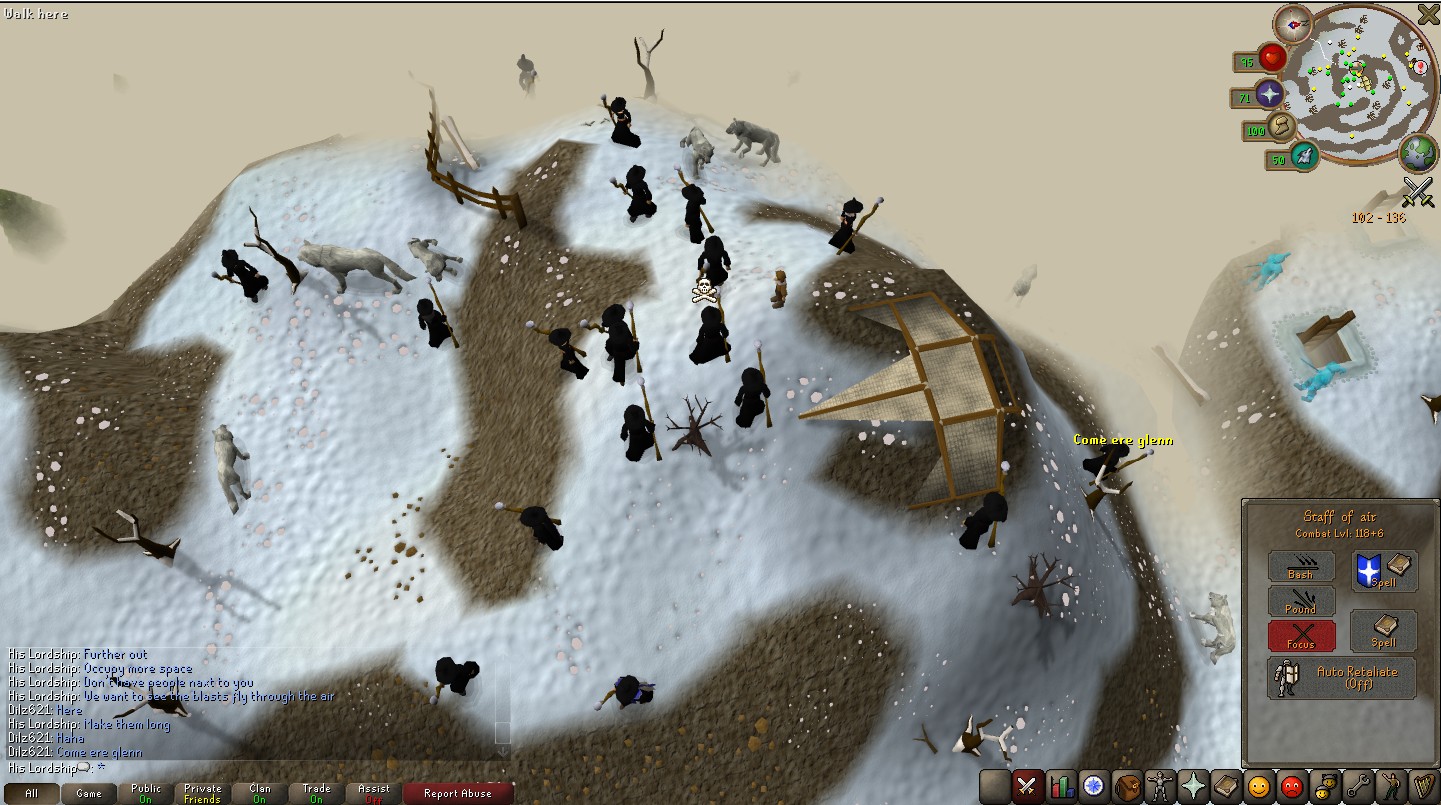Viewport: 1441px width, 805px height.
Task: Activate the prayer star orb
Action: click(x=1271, y=95)
